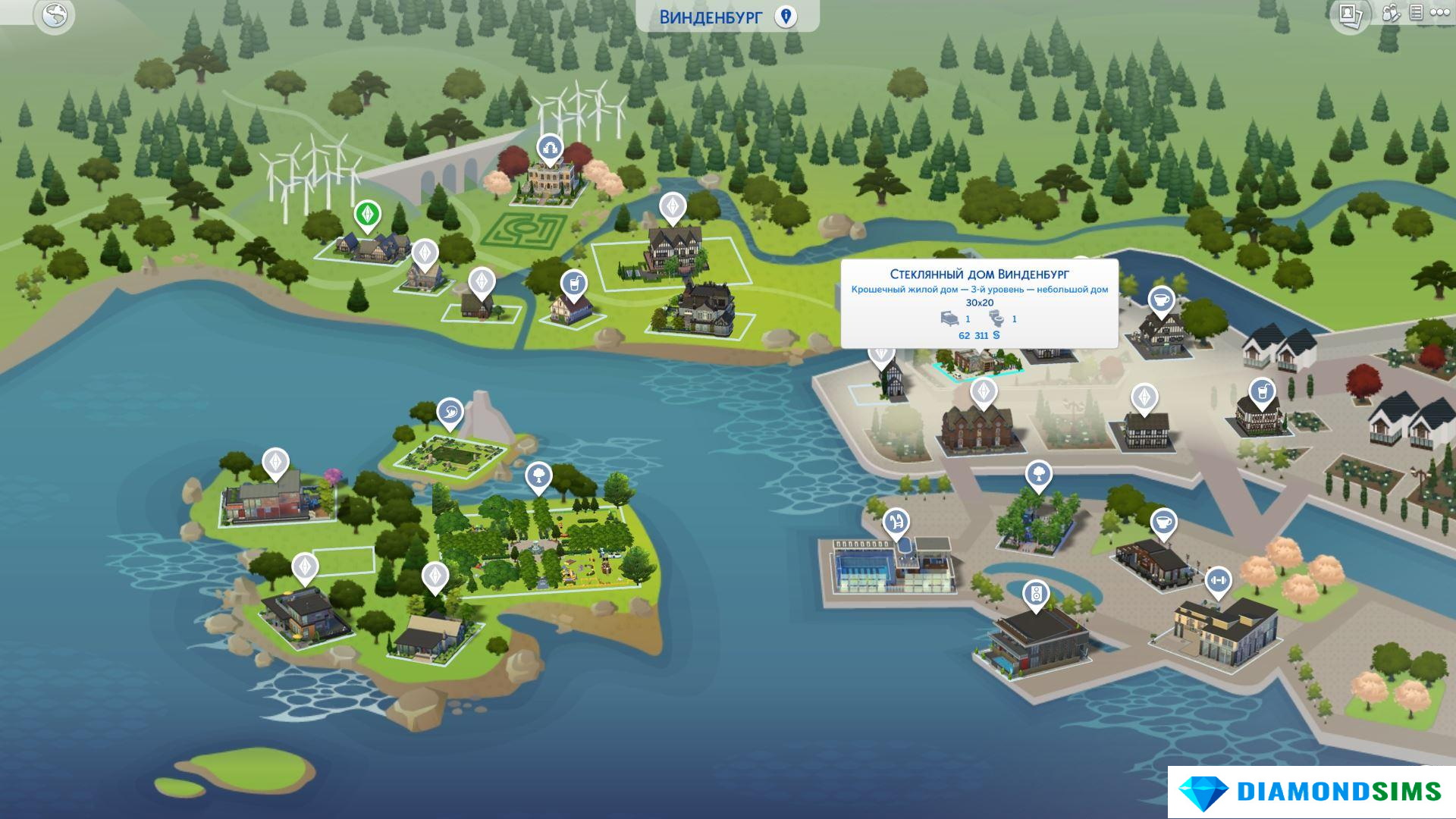Open the world selection globe button
The width and height of the screenshot is (1456, 819).
[55, 15]
